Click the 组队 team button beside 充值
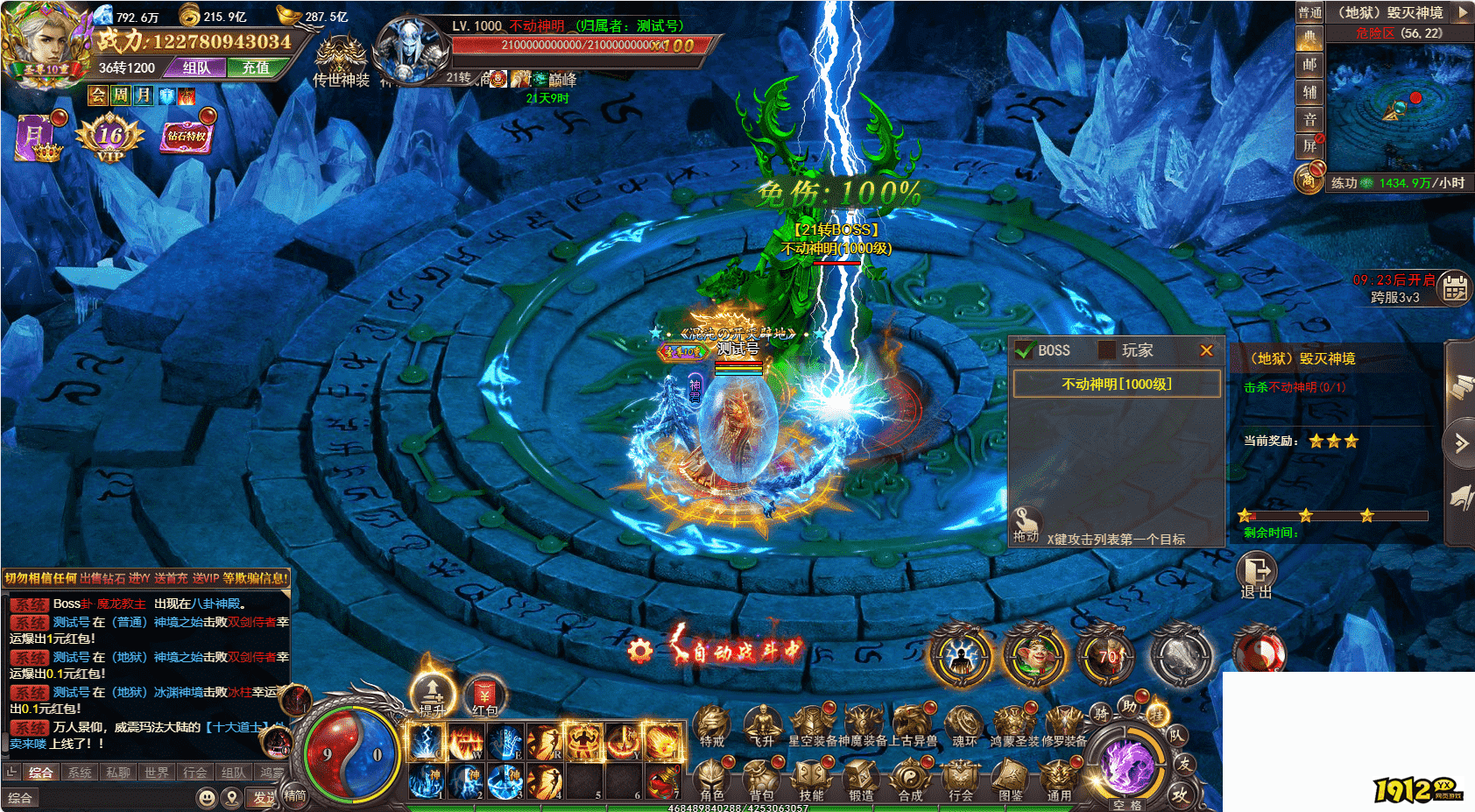1475x812 pixels. pyautogui.click(x=196, y=67)
